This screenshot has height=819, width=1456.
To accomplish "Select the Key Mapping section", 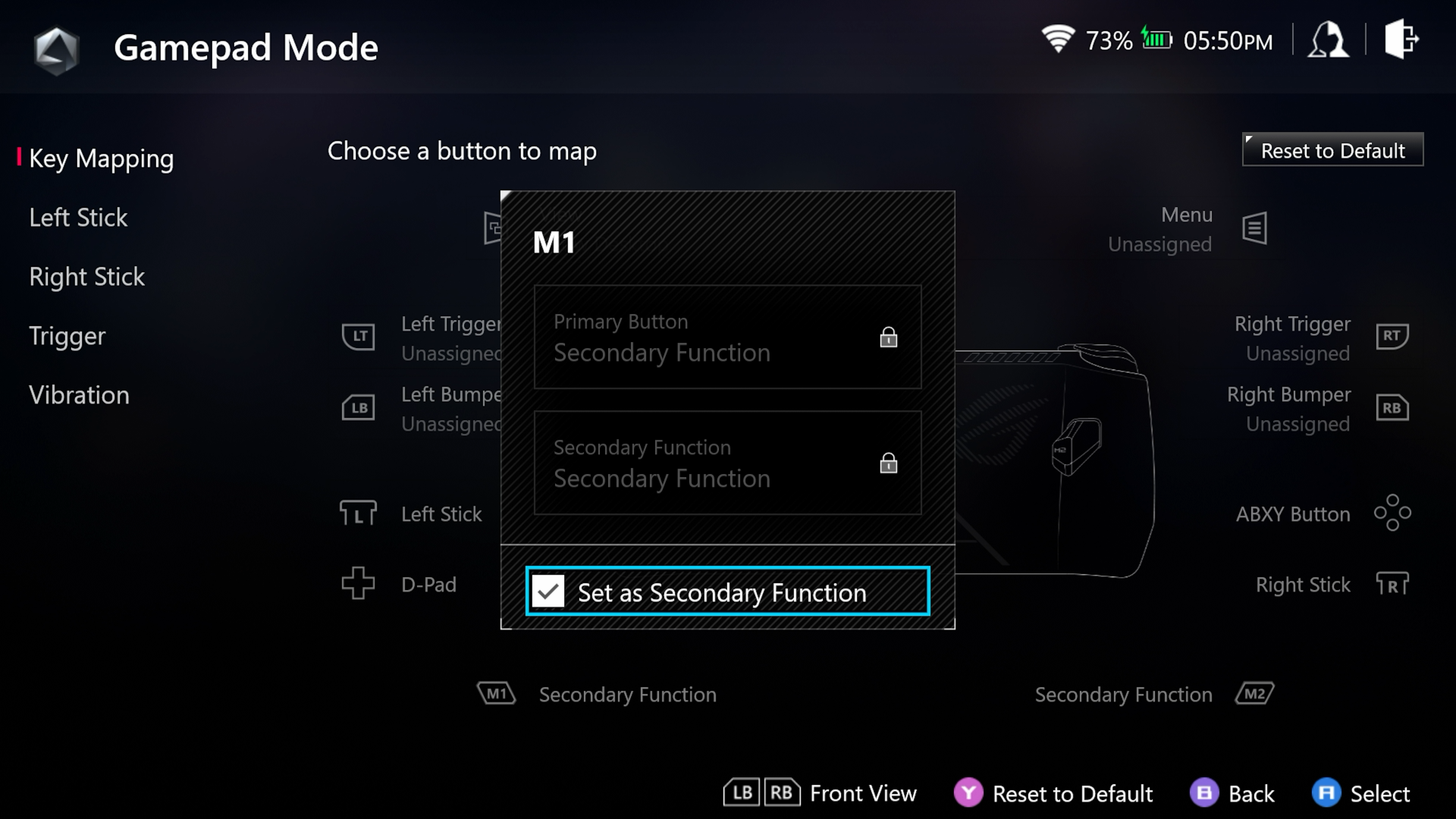I will click(x=101, y=158).
